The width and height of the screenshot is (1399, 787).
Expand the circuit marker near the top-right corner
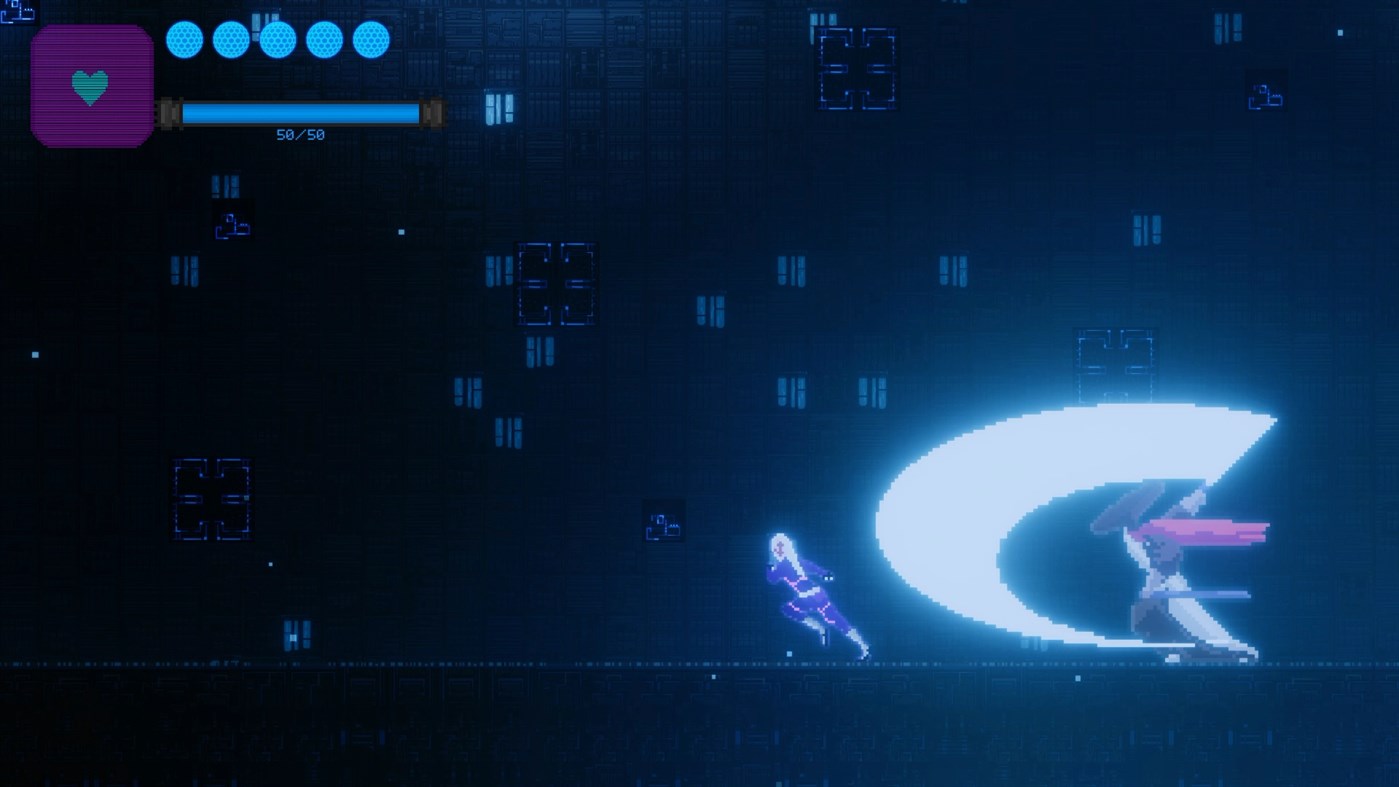(x=1265, y=97)
